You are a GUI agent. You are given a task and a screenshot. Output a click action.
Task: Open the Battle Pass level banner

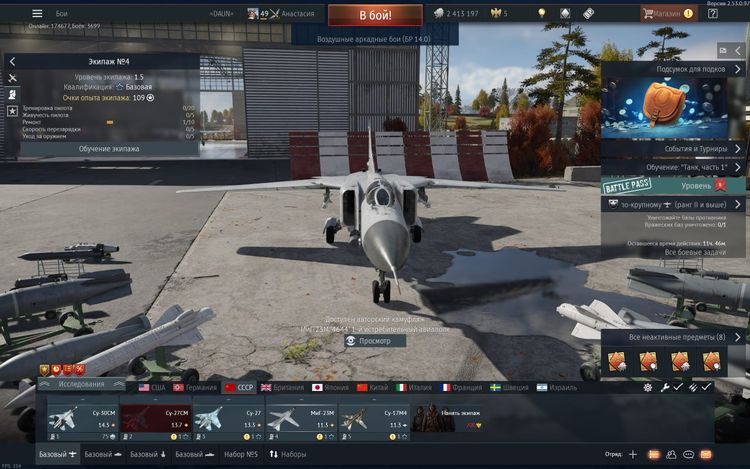pos(672,186)
